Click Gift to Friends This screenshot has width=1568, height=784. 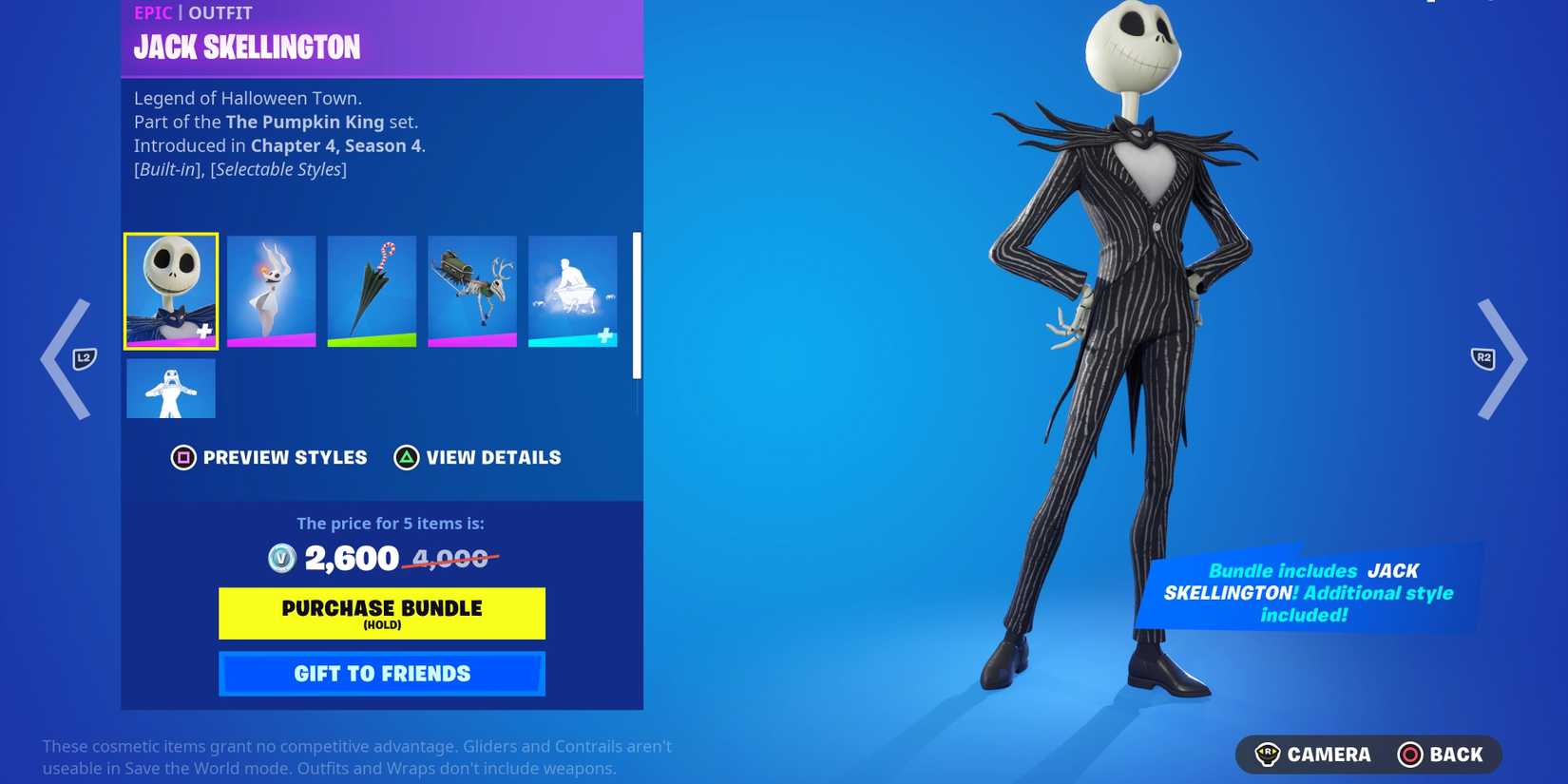point(381,673)
